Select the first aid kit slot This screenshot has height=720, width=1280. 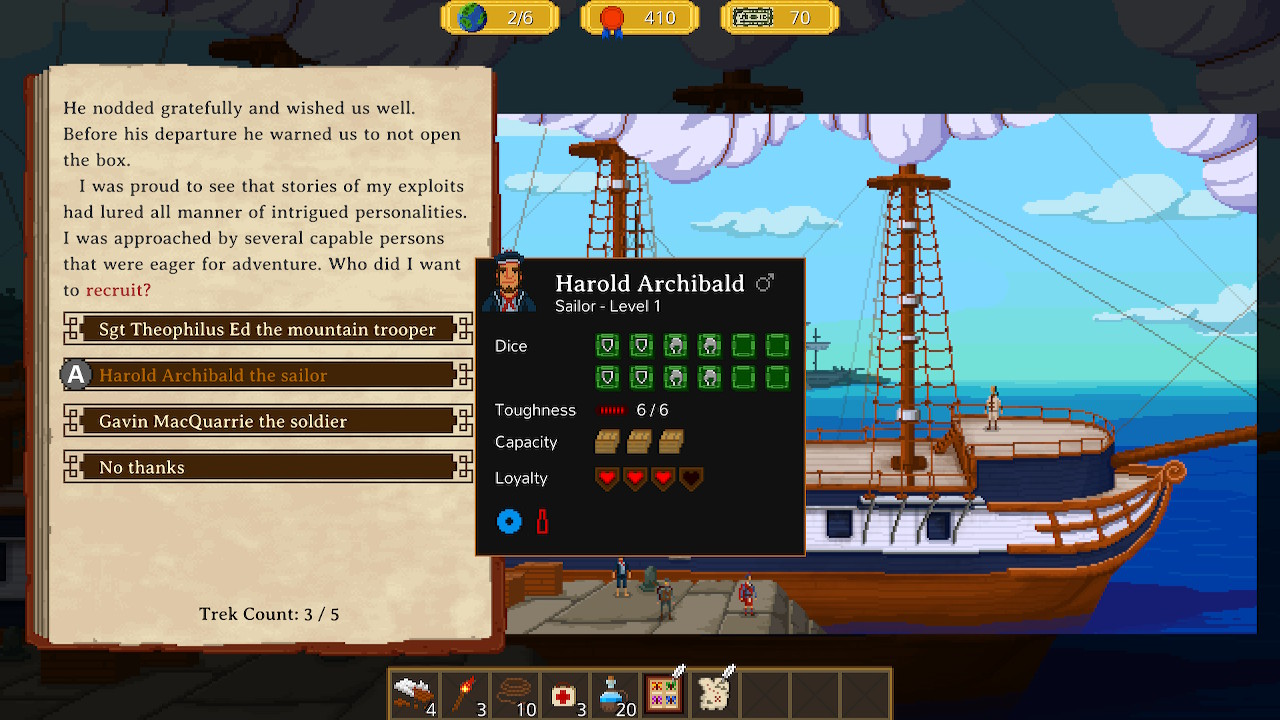coord(564,694)
